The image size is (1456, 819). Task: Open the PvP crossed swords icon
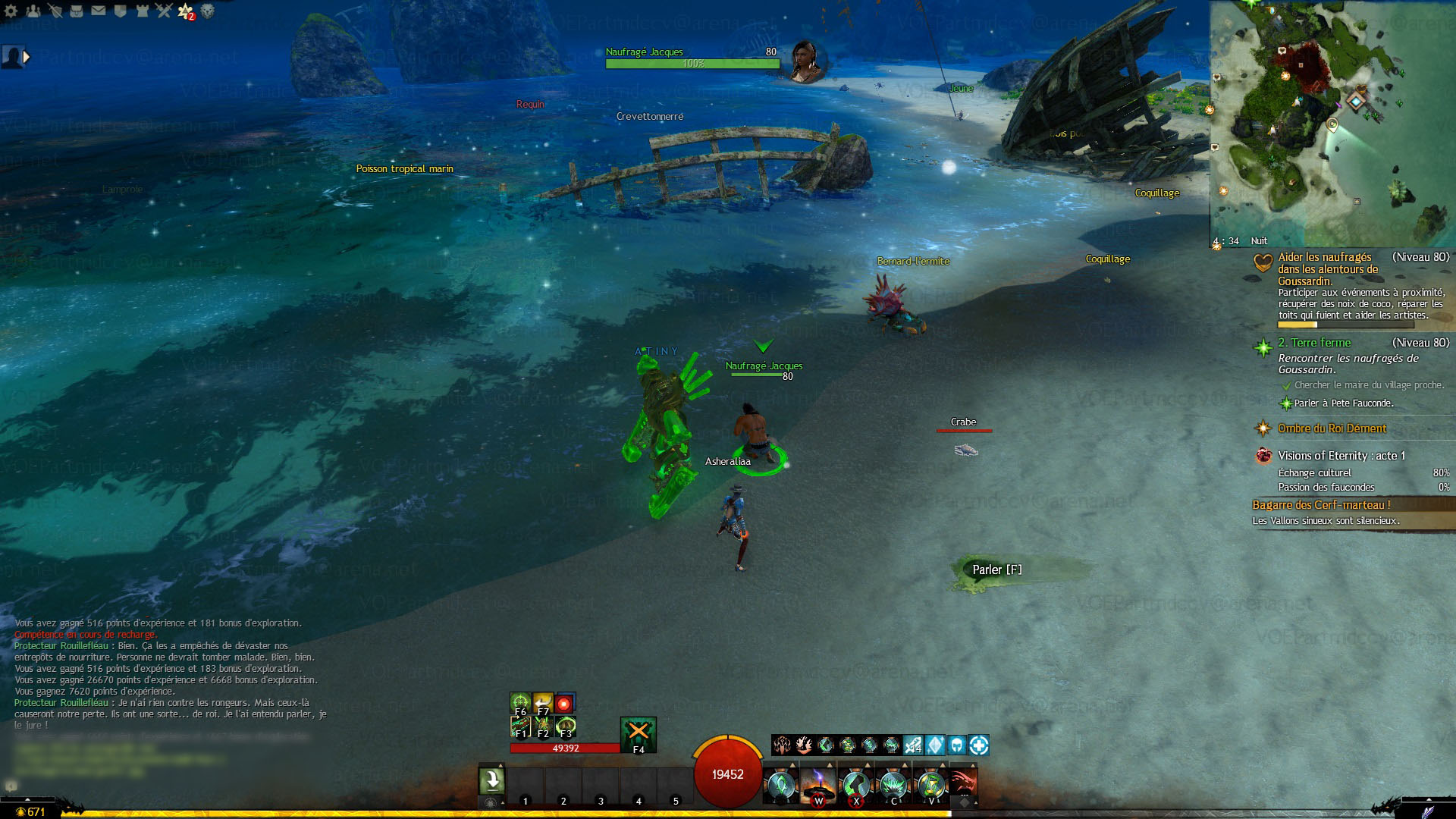164,11
